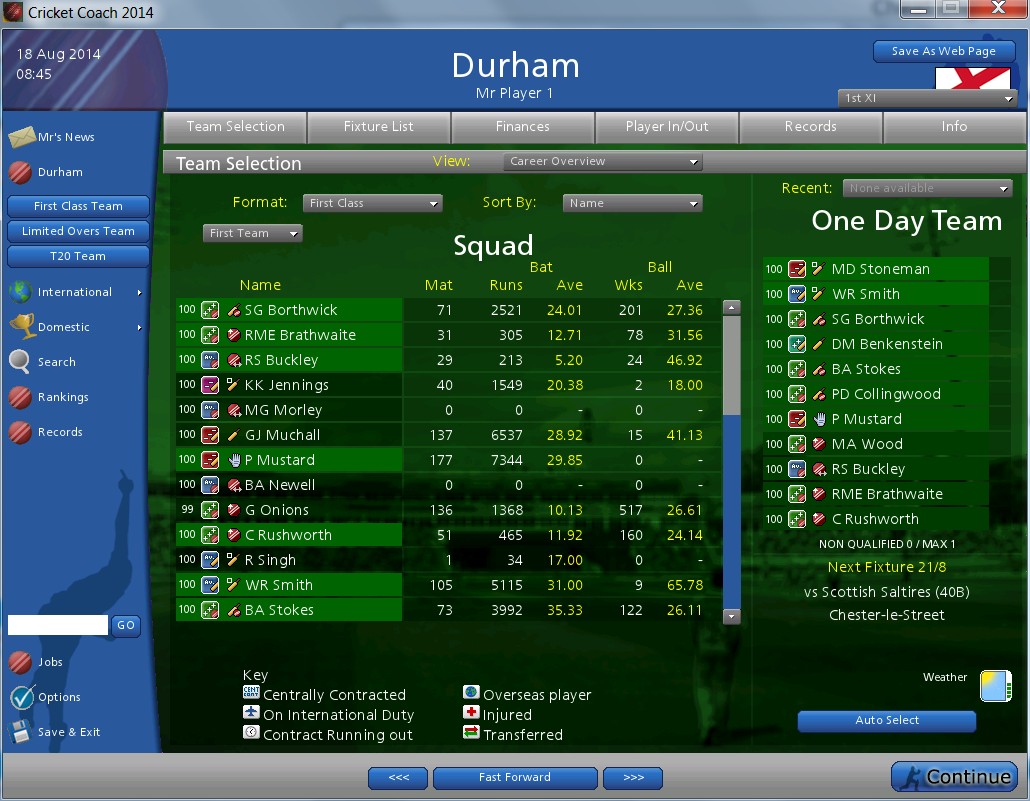
Task: Switch to the Finances tab
Action: tap(523, 127)
